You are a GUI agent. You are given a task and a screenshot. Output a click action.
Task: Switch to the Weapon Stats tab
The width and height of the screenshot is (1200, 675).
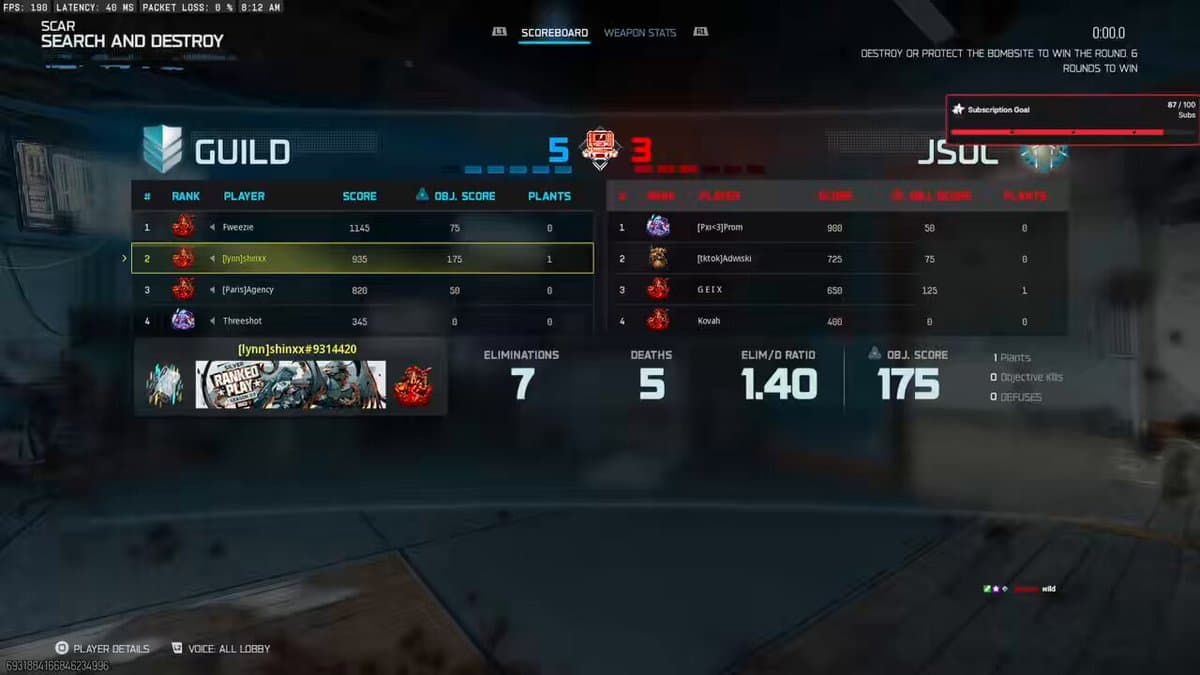pyautogui.click(x=640, y=33)
